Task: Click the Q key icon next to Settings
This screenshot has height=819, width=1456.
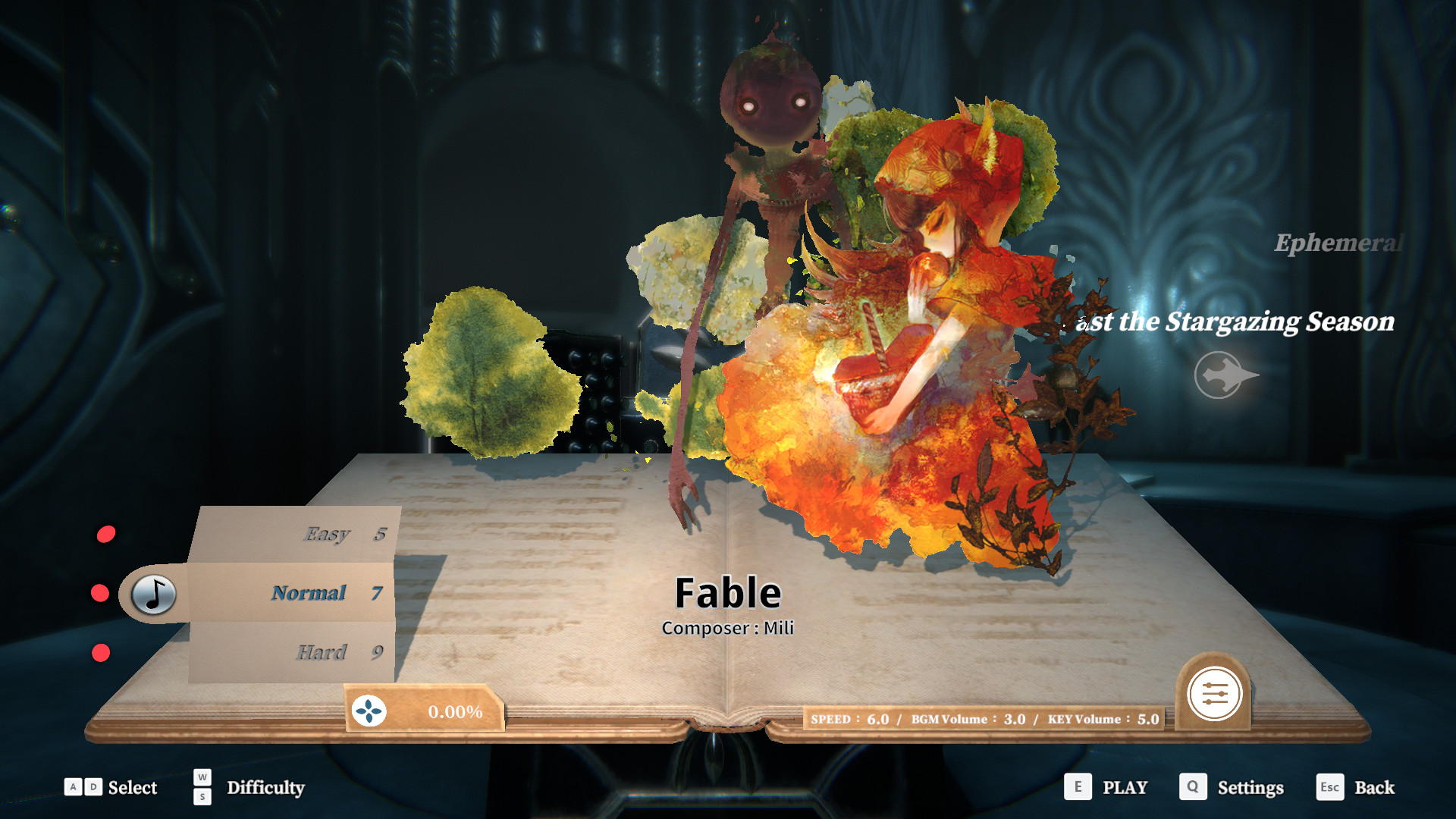Action: click(x=1193, y=787)
